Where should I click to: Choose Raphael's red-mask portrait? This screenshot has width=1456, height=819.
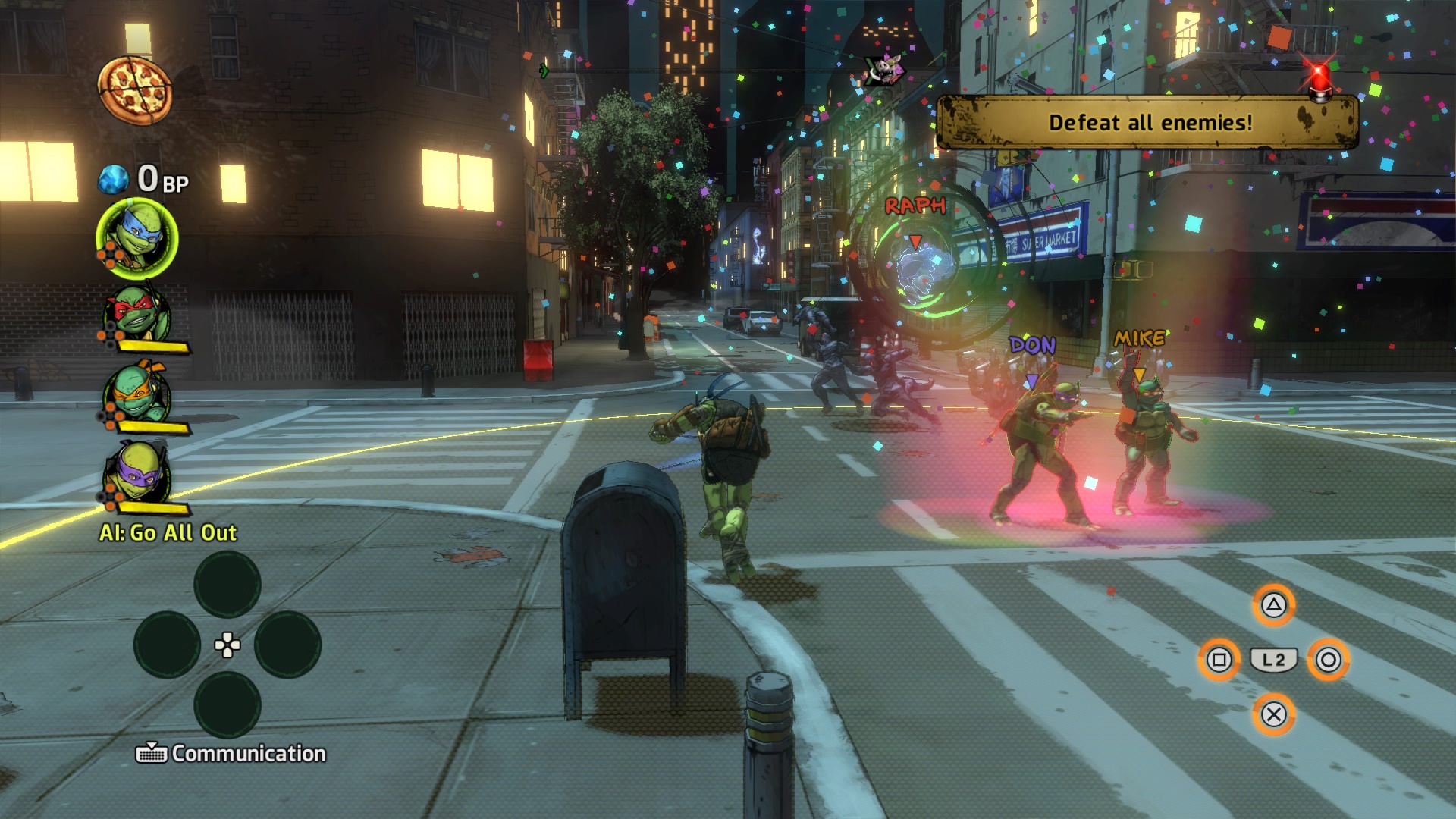(x=137, y=314)
